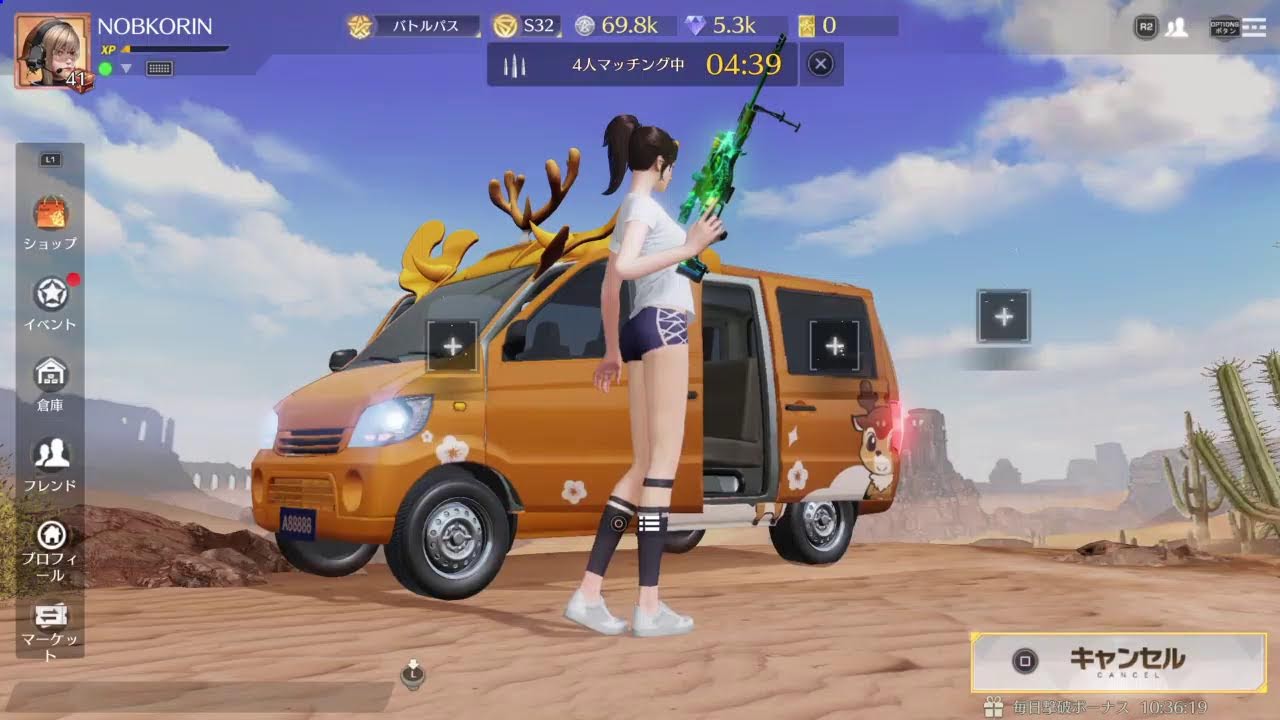This screenshot has width=1280, height=720.
Task: Click the 5.3k diamond currency
Action: (x=722, y=26)
